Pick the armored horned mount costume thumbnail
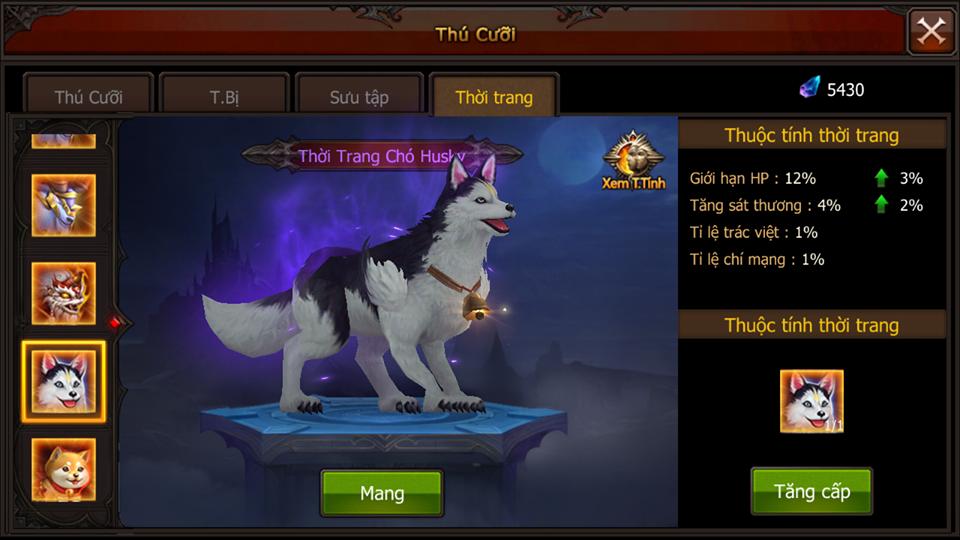This screenshot has width=960, height=540. coord(64,205)
